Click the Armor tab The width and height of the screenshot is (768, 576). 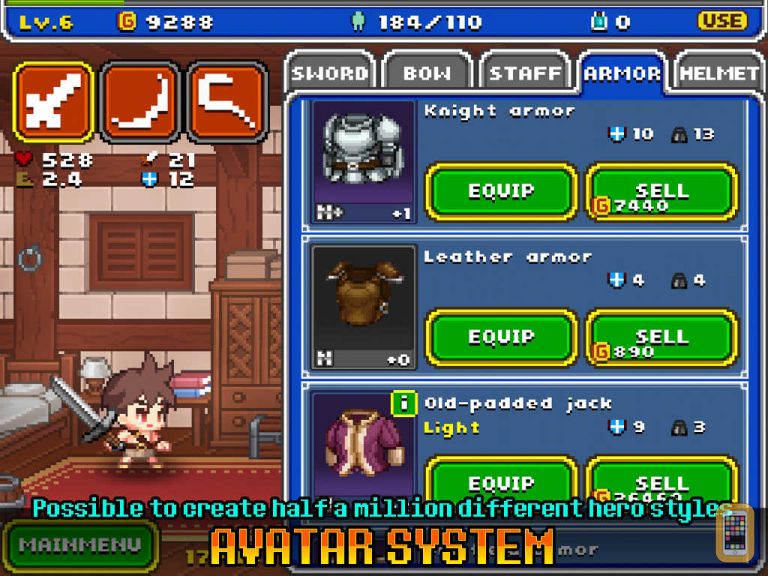(622, 72)
